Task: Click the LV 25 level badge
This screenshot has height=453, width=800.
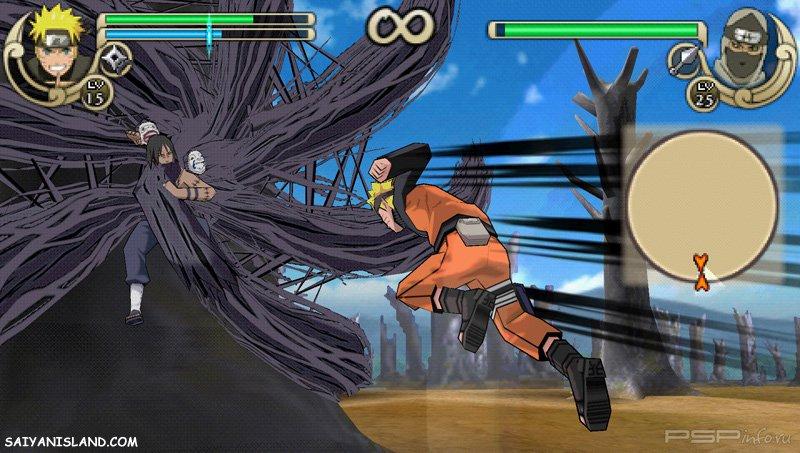Action: click(x=703, y=95)
